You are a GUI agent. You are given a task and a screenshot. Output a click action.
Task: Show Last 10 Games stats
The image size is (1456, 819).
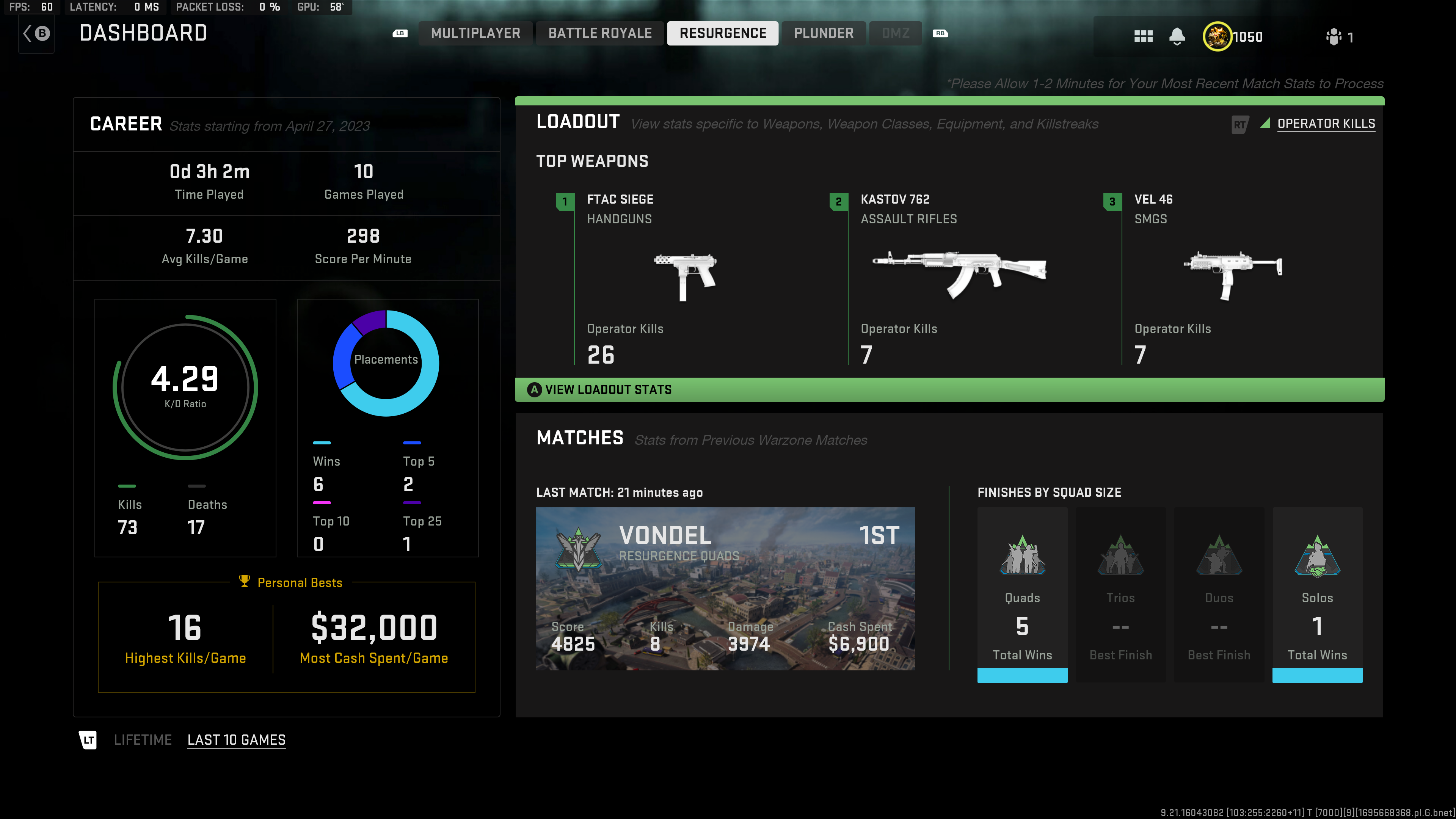pos(236,740)
